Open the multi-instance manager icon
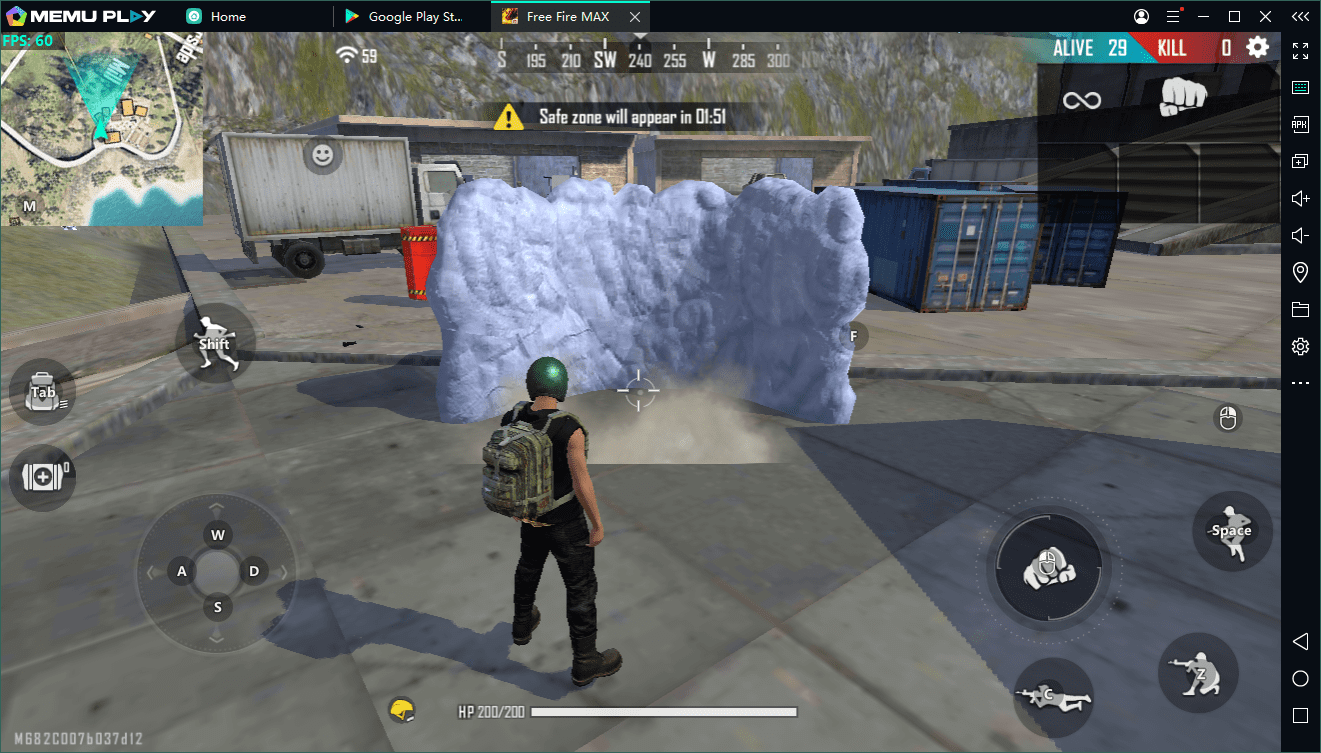 pos(1300,160)
